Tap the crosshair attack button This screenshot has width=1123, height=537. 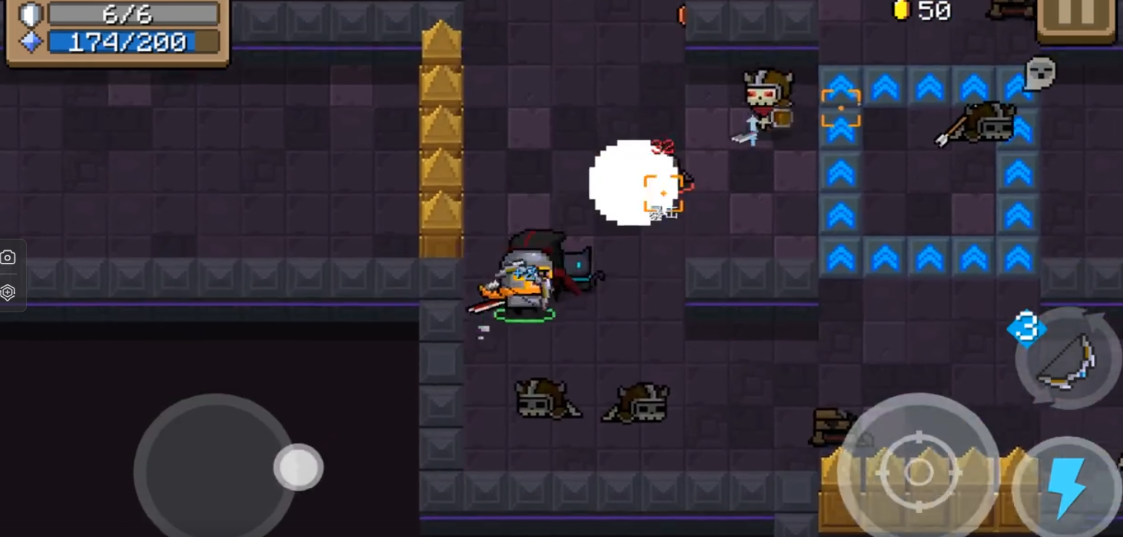(918, 472)
